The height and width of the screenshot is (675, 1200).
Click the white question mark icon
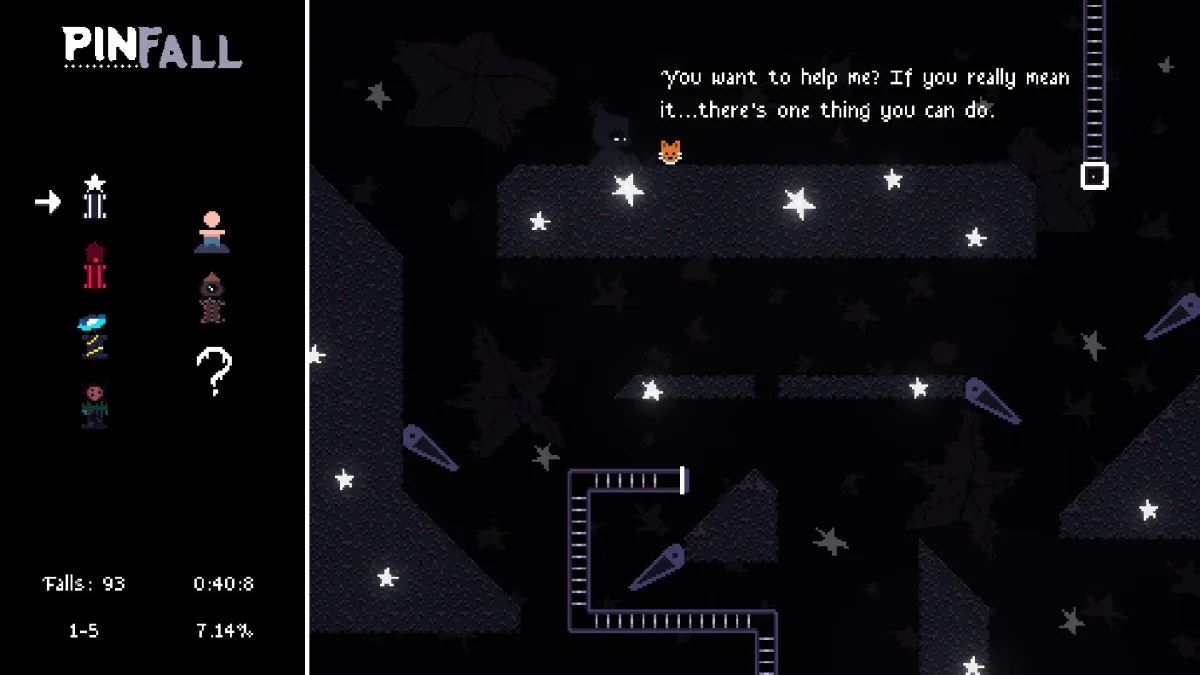[213, 371]
